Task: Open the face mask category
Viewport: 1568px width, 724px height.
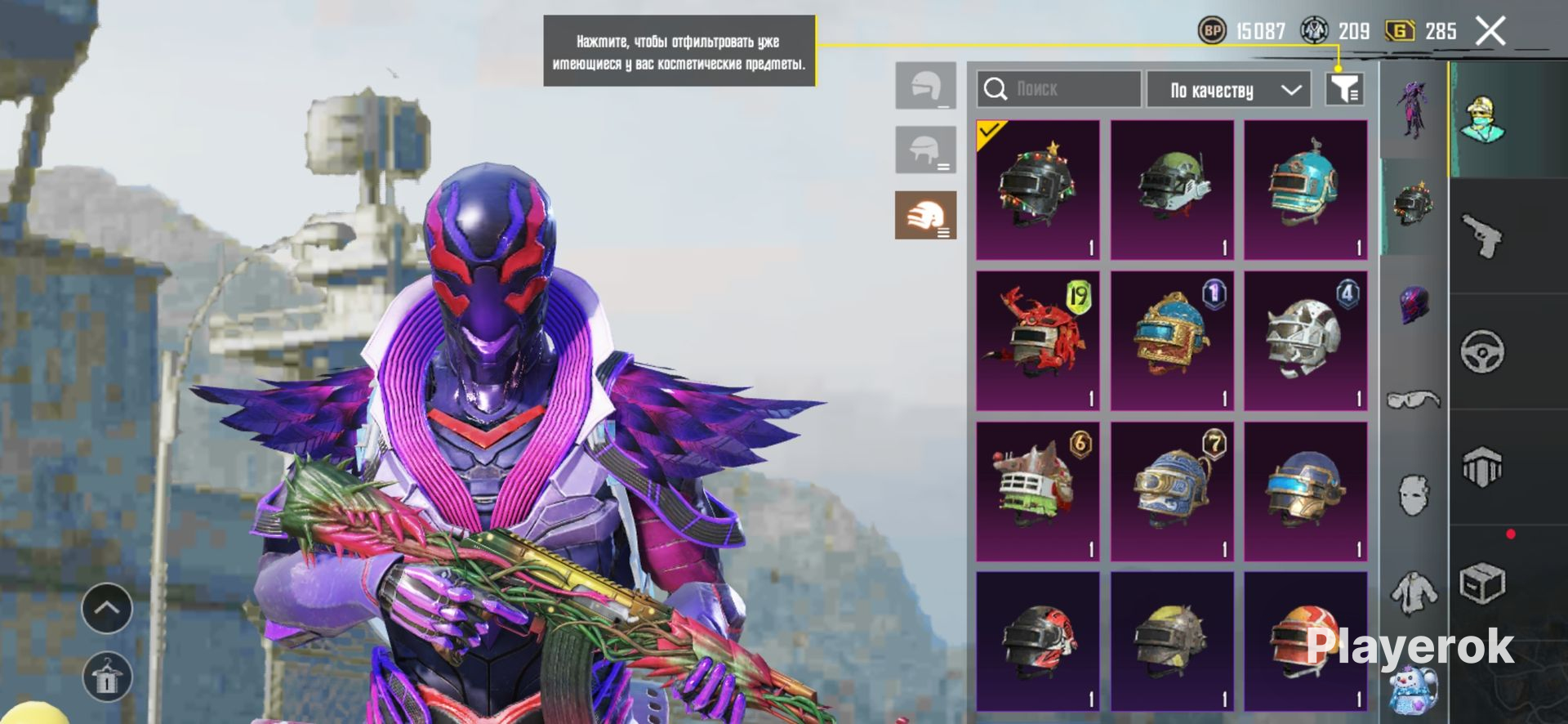Action: (1414, 495)
